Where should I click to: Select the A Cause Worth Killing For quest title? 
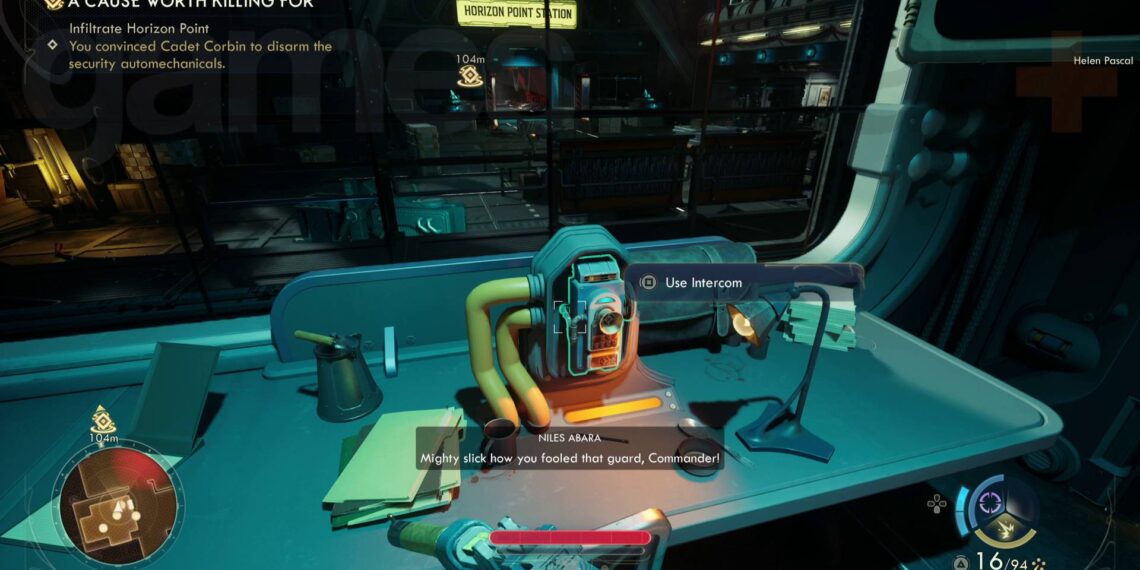click(189, 5)
